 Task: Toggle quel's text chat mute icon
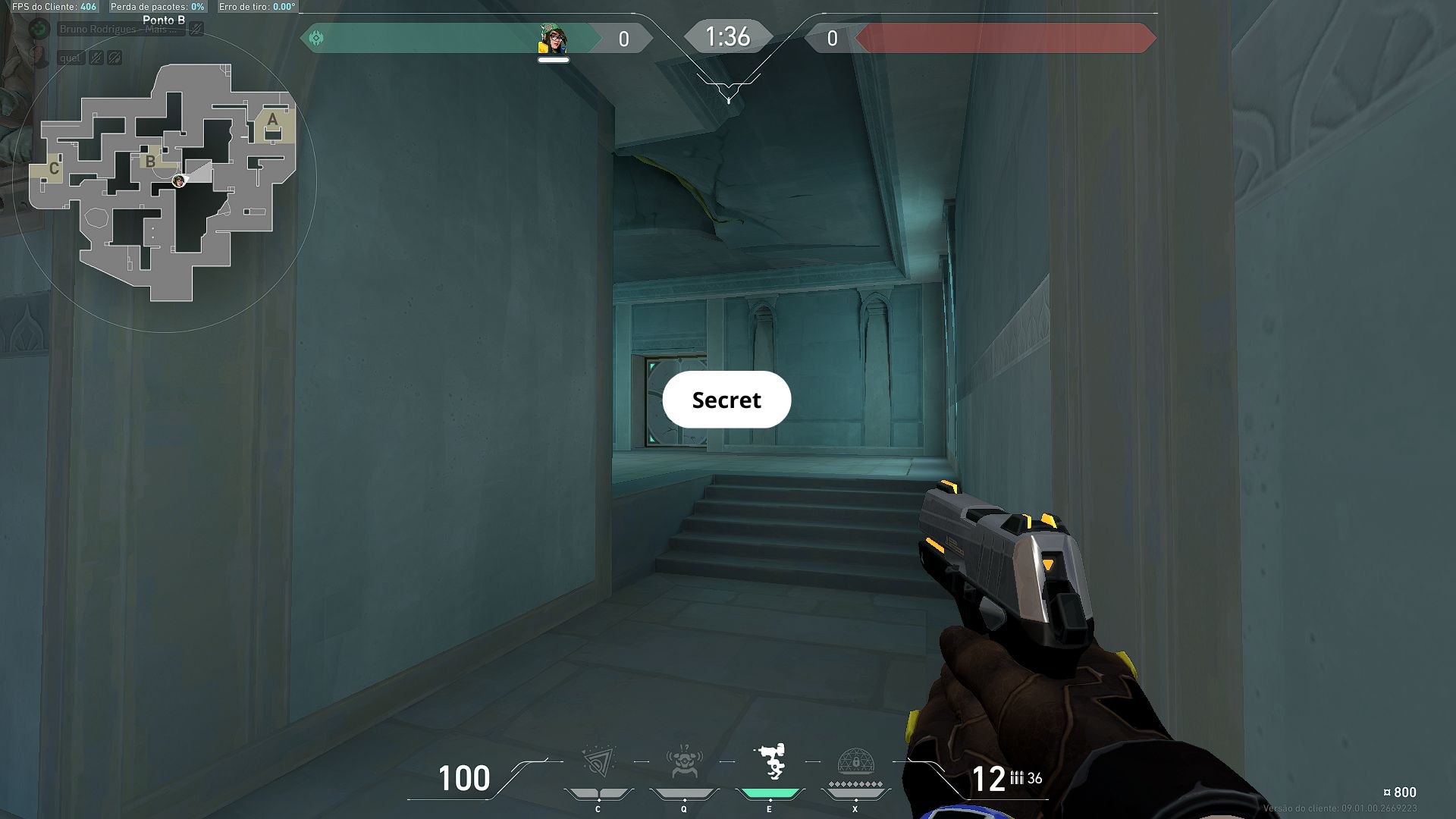coord(115,58)
